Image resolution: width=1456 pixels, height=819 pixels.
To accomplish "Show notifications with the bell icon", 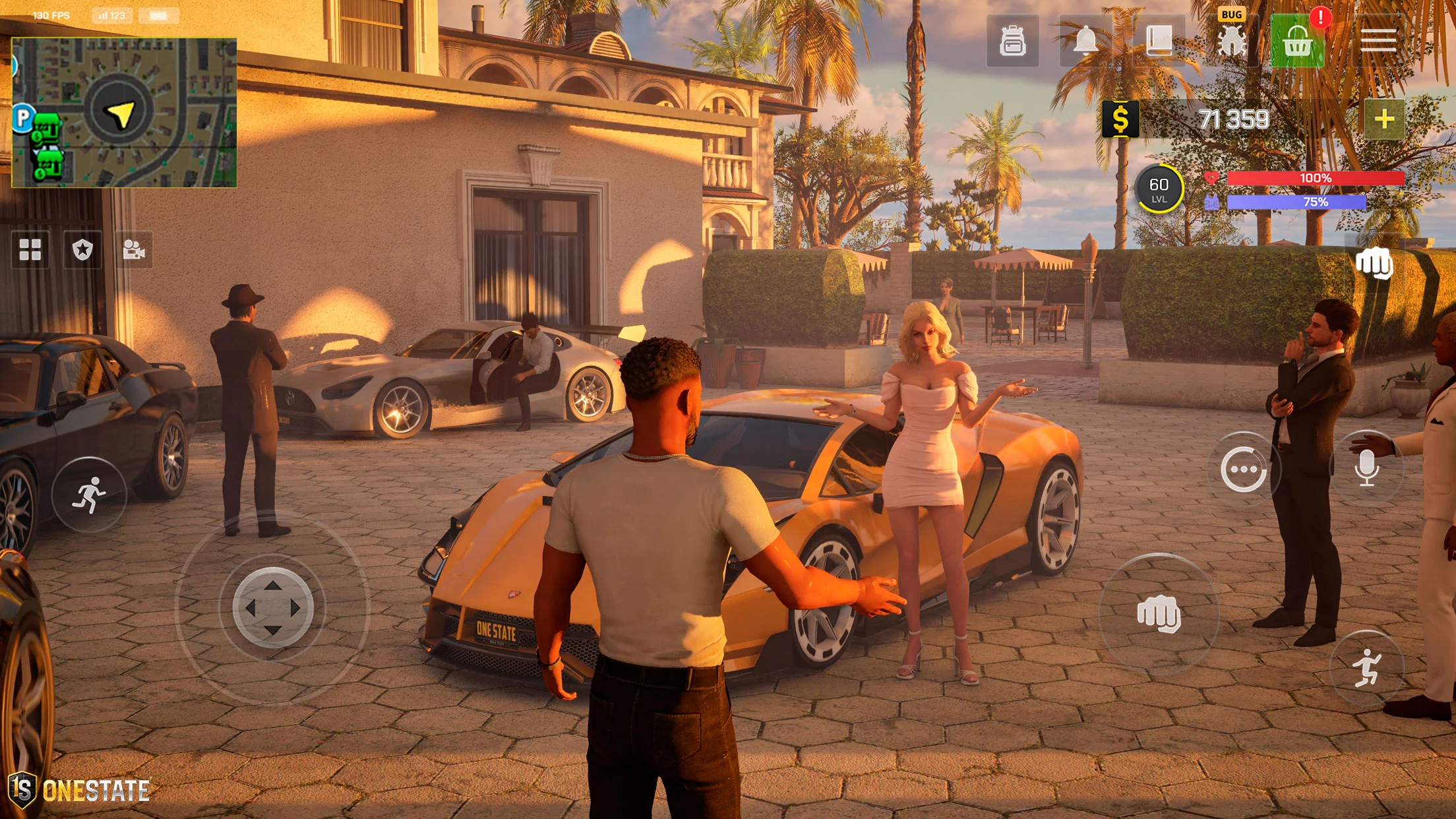I will point(1085,42).
